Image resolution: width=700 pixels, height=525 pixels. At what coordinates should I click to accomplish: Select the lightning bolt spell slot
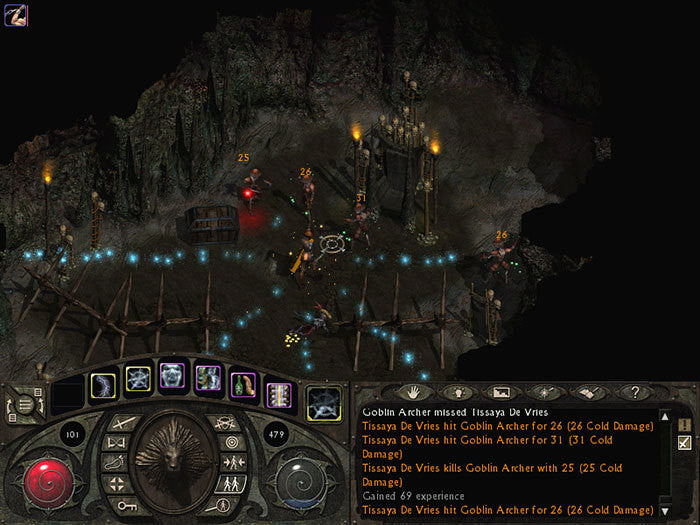pos(104,384)
